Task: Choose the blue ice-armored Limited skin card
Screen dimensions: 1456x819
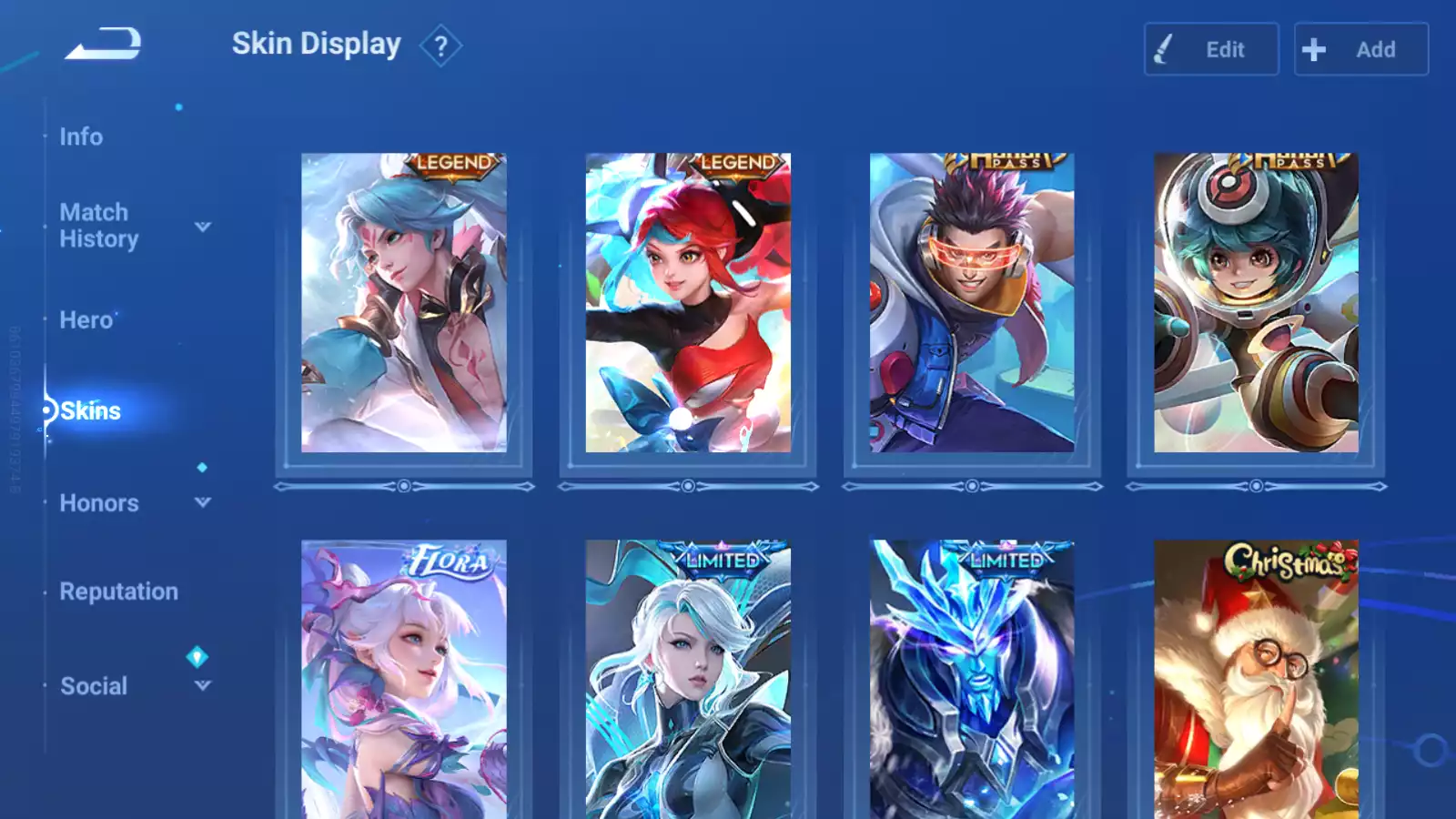Action: 972,679
